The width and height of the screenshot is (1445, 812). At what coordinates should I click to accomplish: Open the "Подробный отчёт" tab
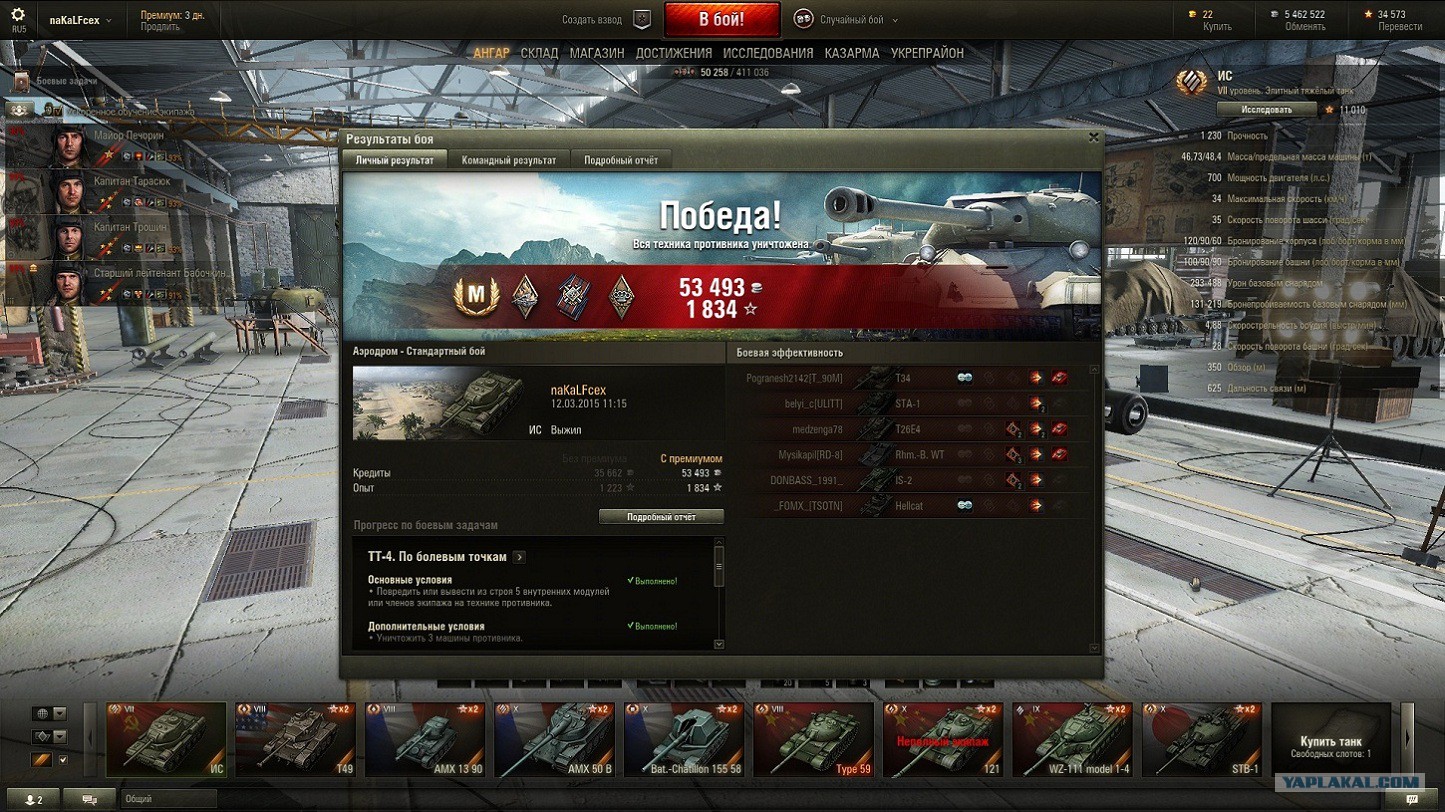pos(621,160)
